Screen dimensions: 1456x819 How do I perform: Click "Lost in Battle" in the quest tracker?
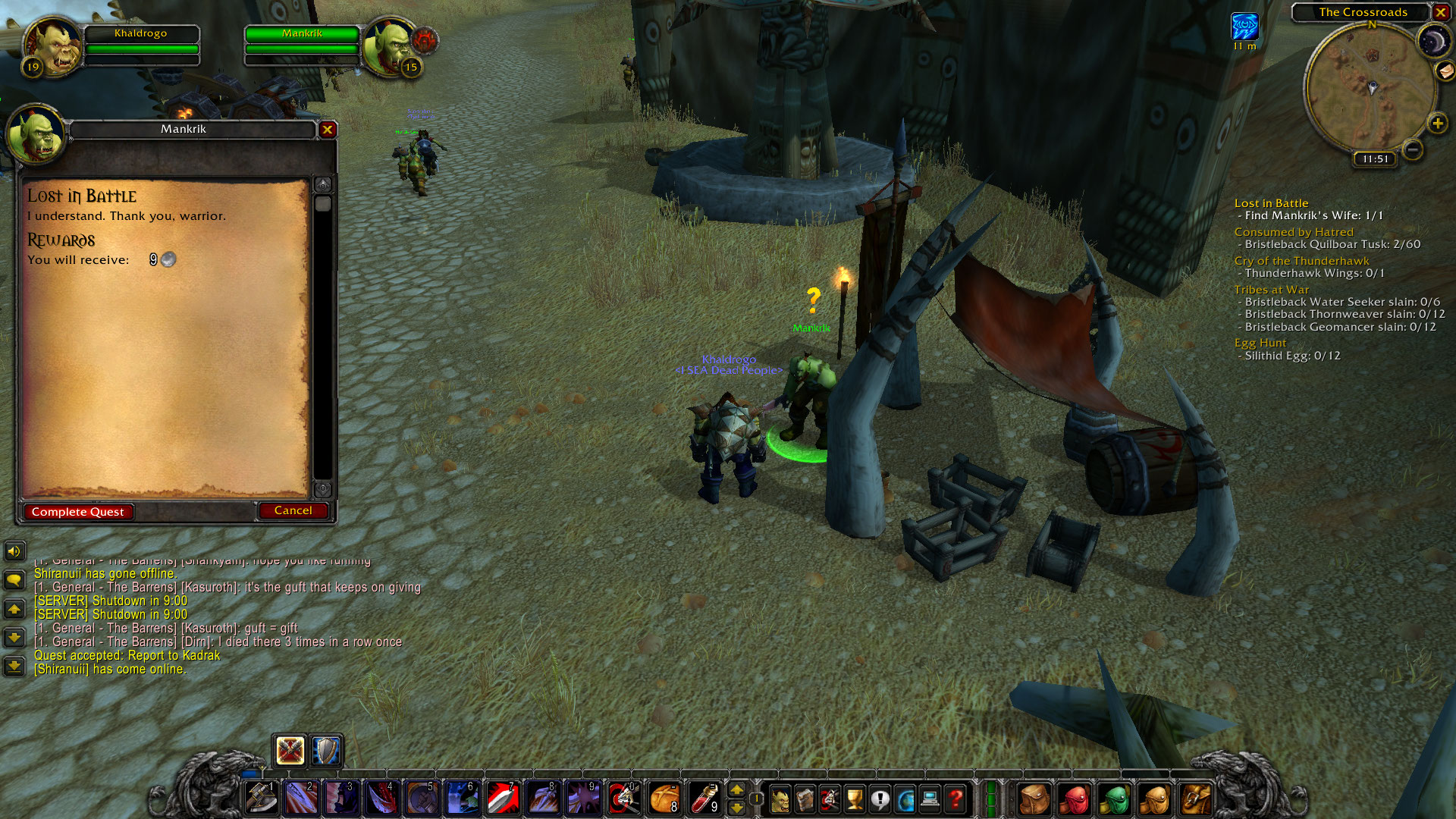(1271, 202)
